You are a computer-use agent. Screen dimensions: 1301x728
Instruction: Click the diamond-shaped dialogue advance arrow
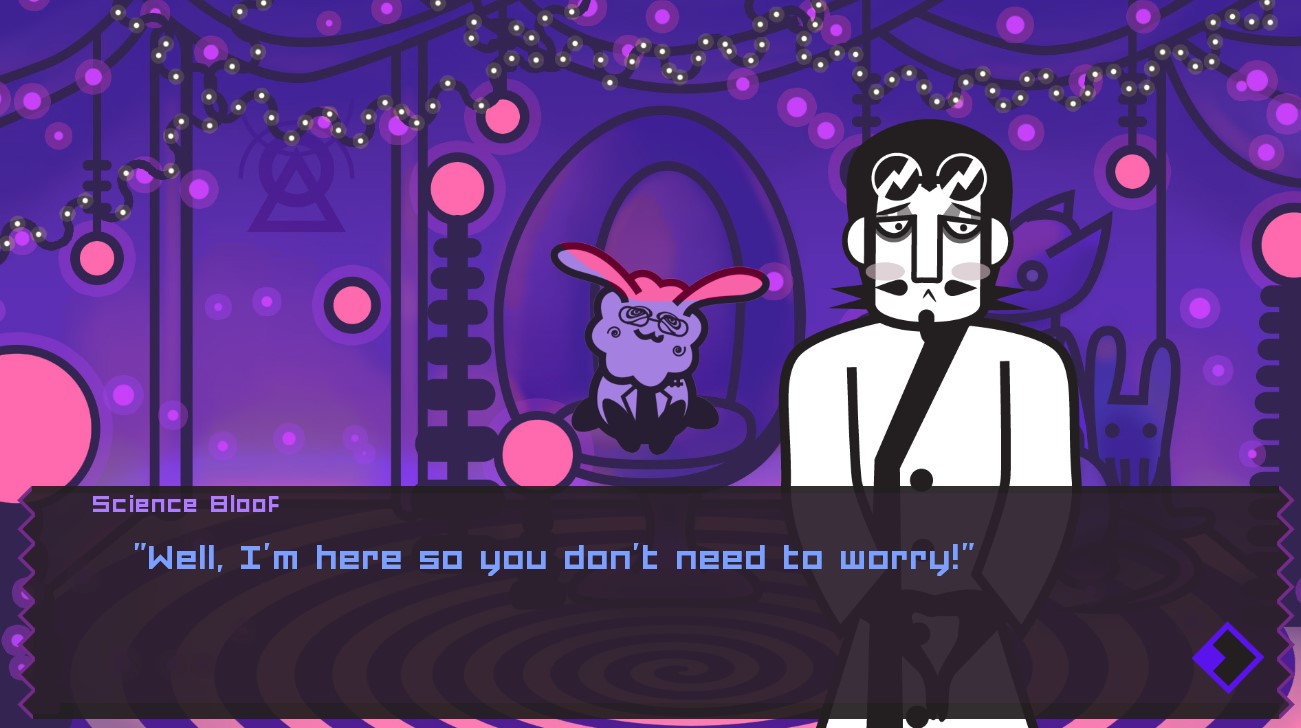point(1227,657)
